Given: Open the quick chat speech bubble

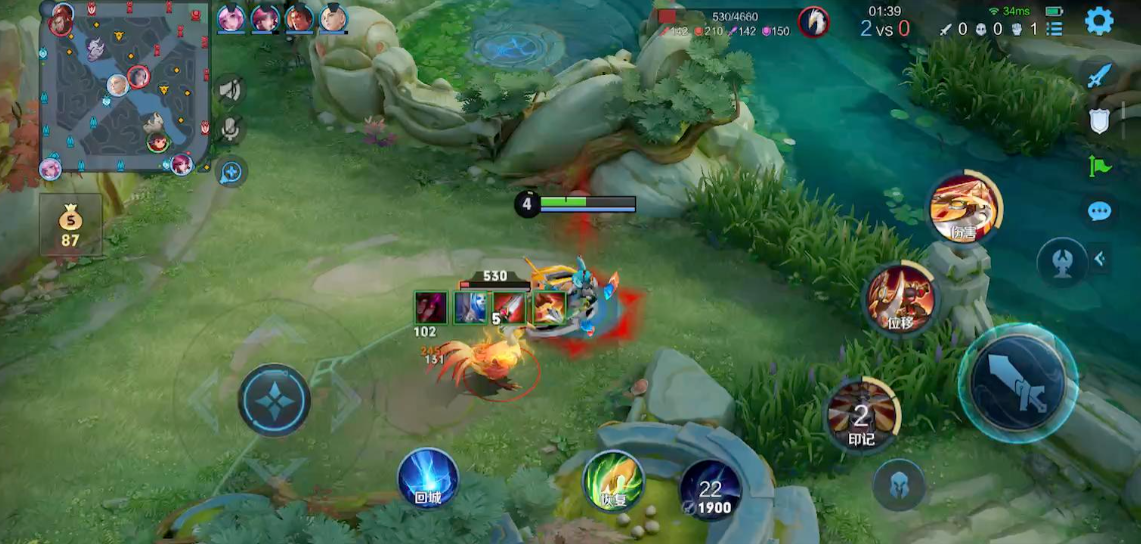Looking at the screenshot, I should pyautogui.click(x=1099, y=211).
